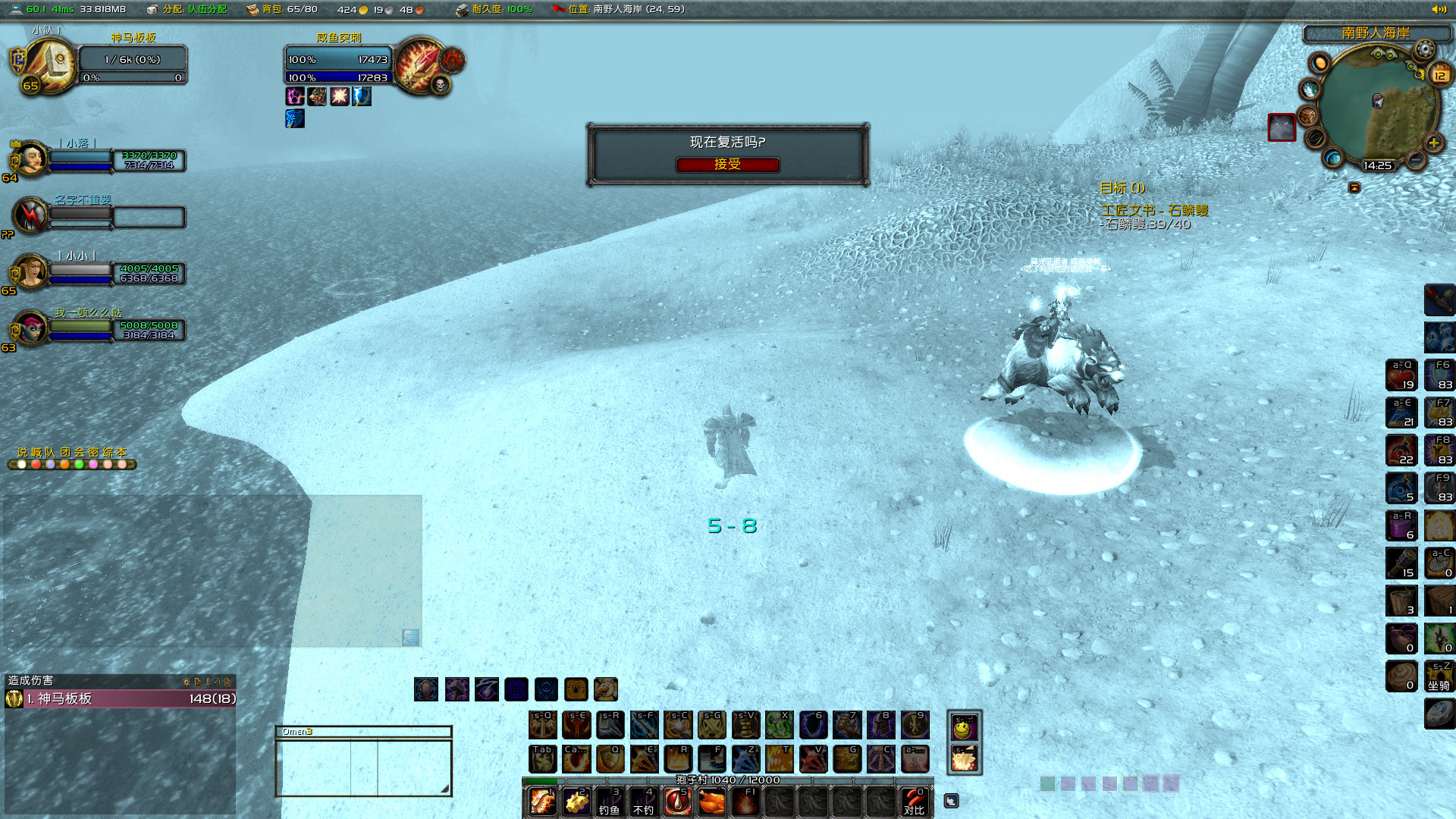The image size is (1456, 819).
Task: Click the gear tracking icon above the minimap
Action: (x=1424, y=49)
